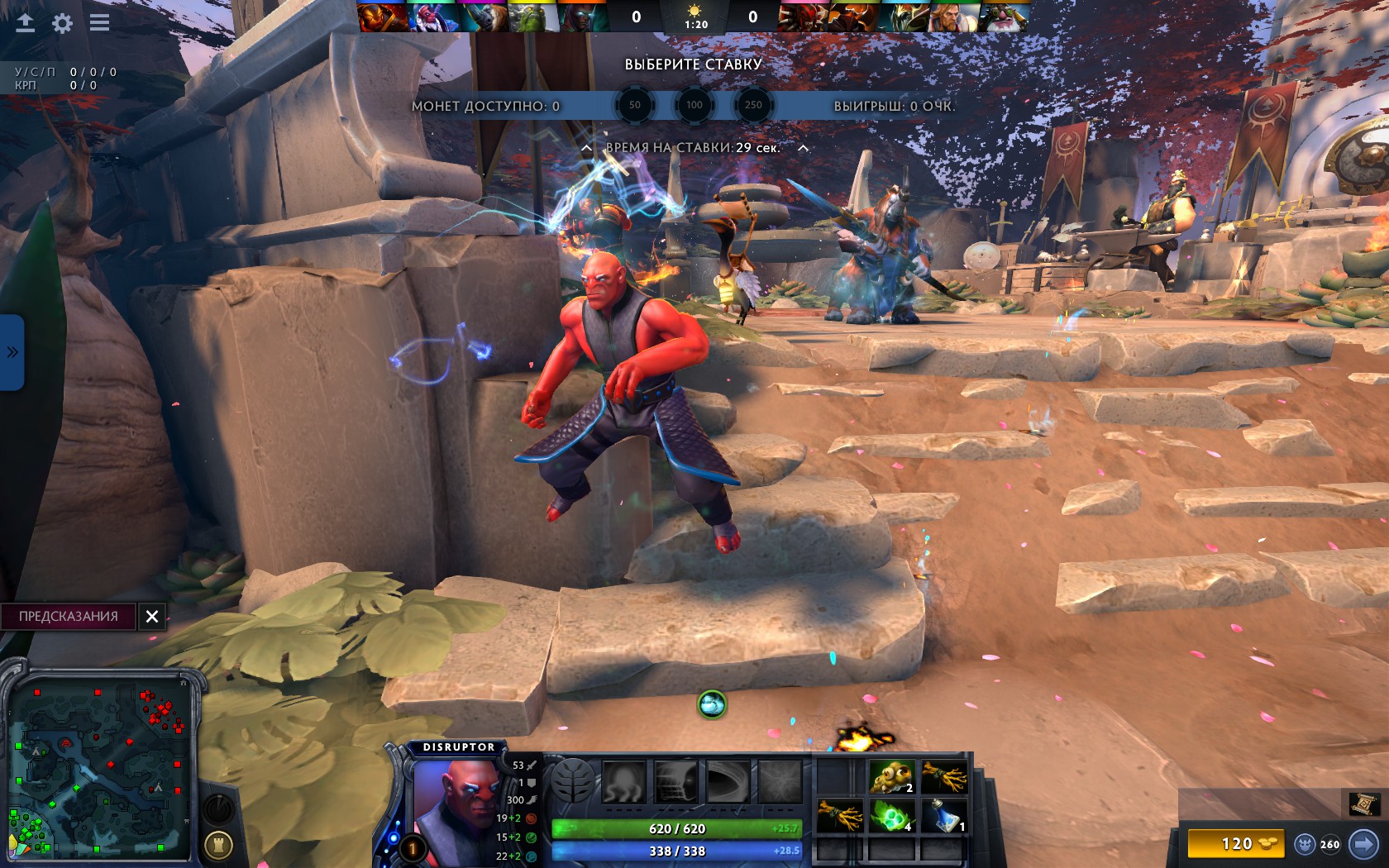Viewport: 1389px width, 868px height.
Task: Select Disruptor's Static Storm ultimate
Action: pos(780,781)
